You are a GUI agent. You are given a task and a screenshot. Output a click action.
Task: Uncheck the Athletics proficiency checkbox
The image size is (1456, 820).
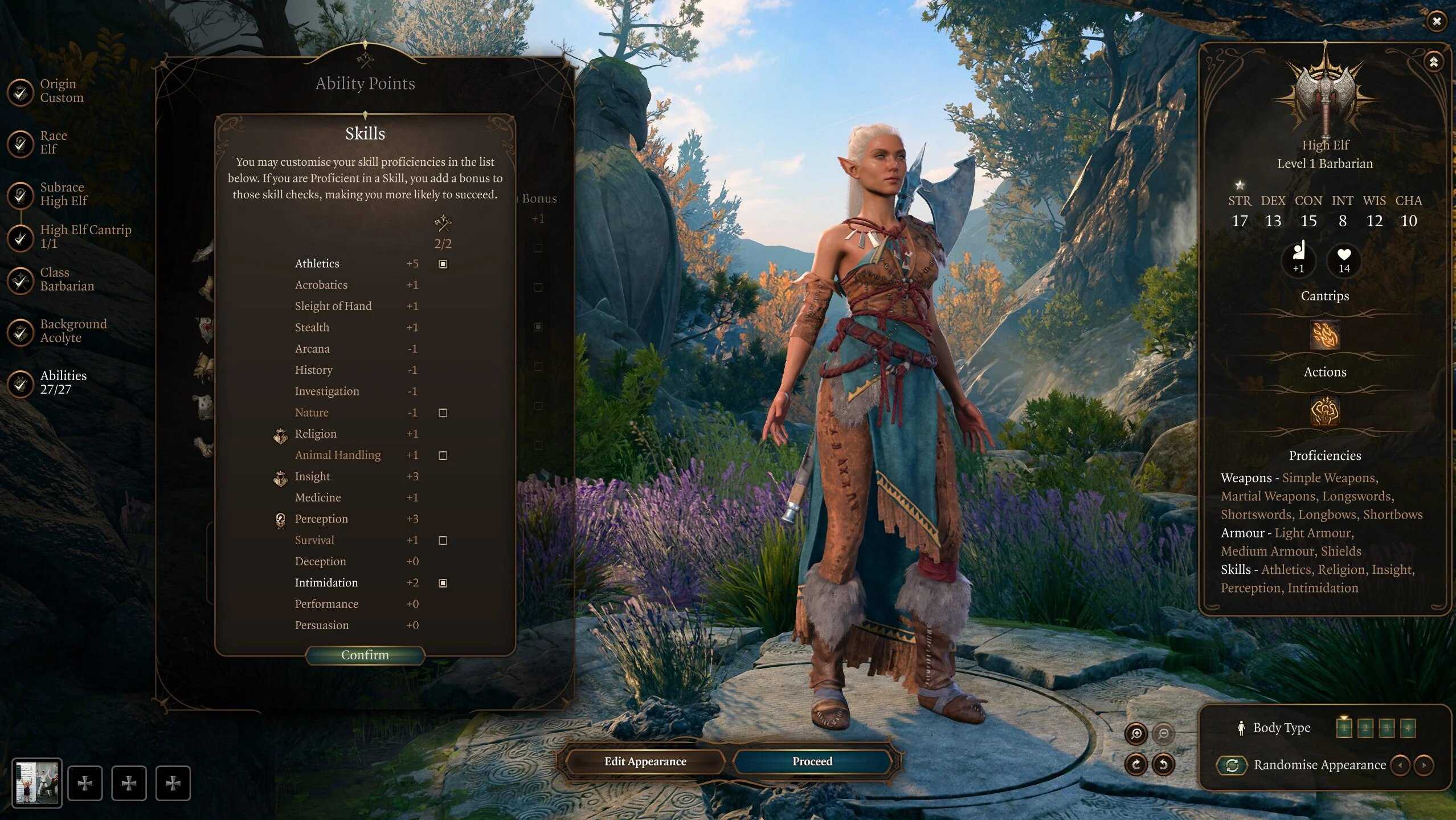tap(443, 263)
